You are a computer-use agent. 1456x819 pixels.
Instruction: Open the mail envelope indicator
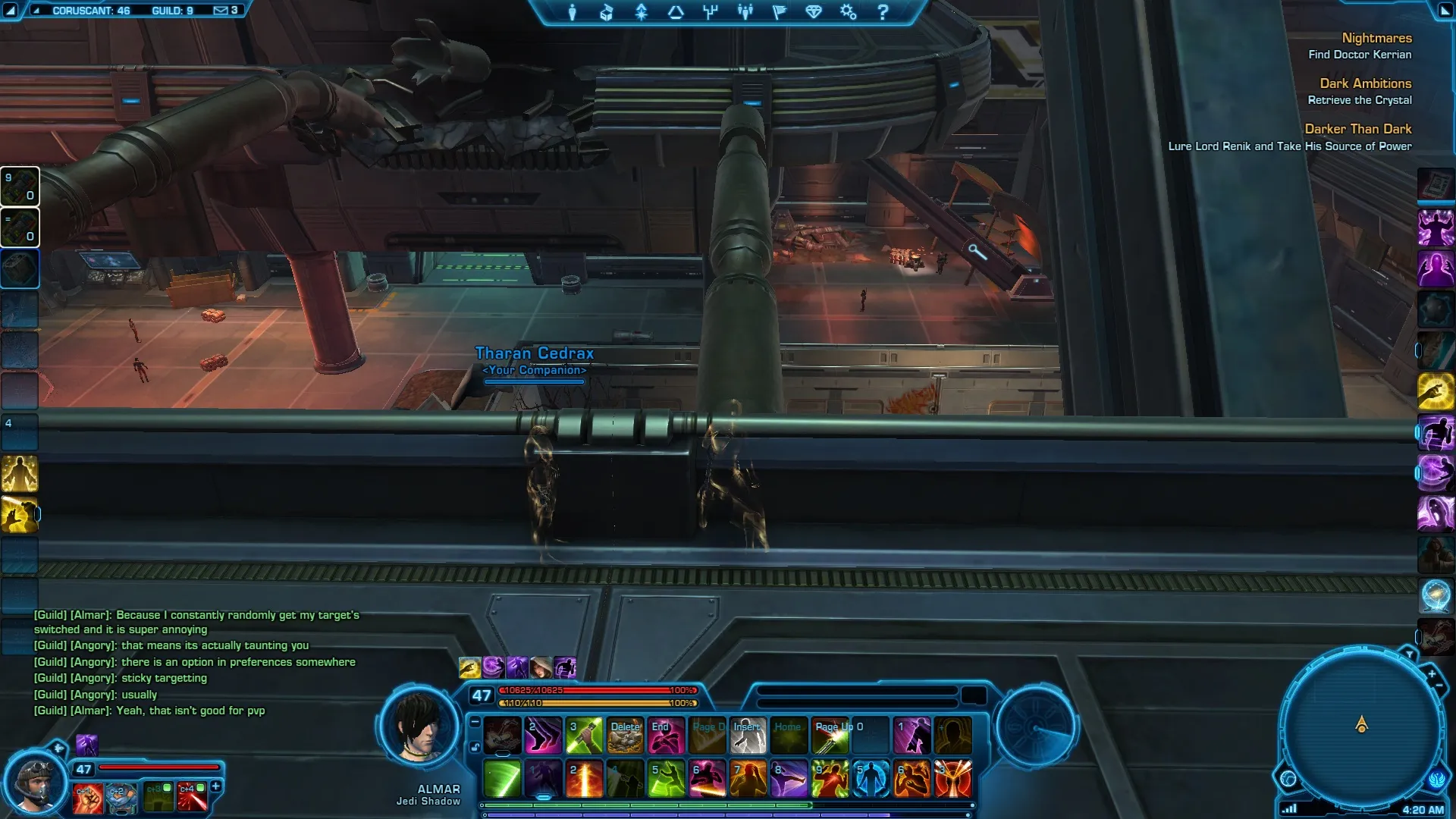click(x=221, y=11)
